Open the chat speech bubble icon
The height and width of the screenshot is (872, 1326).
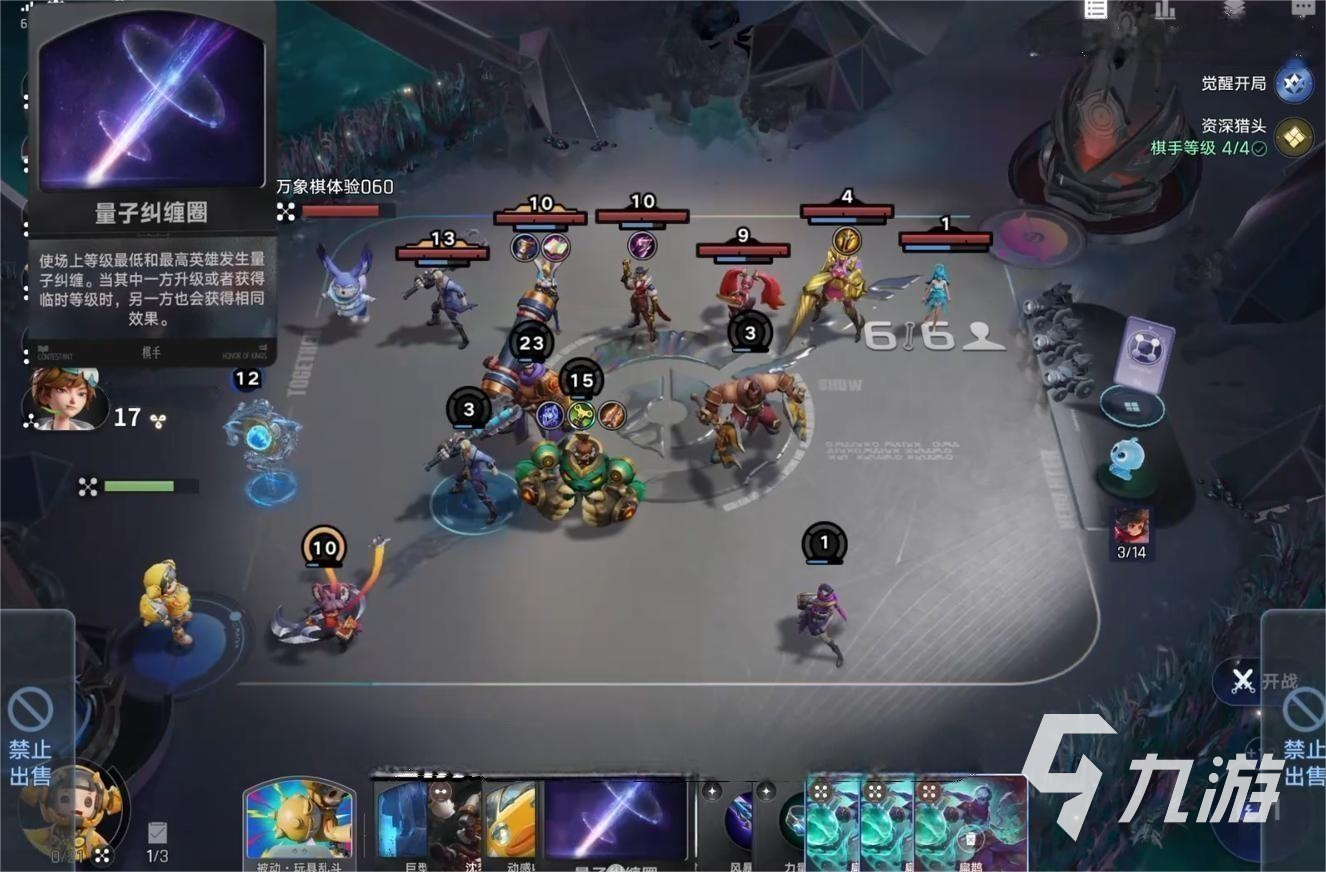coord(1302,9)
